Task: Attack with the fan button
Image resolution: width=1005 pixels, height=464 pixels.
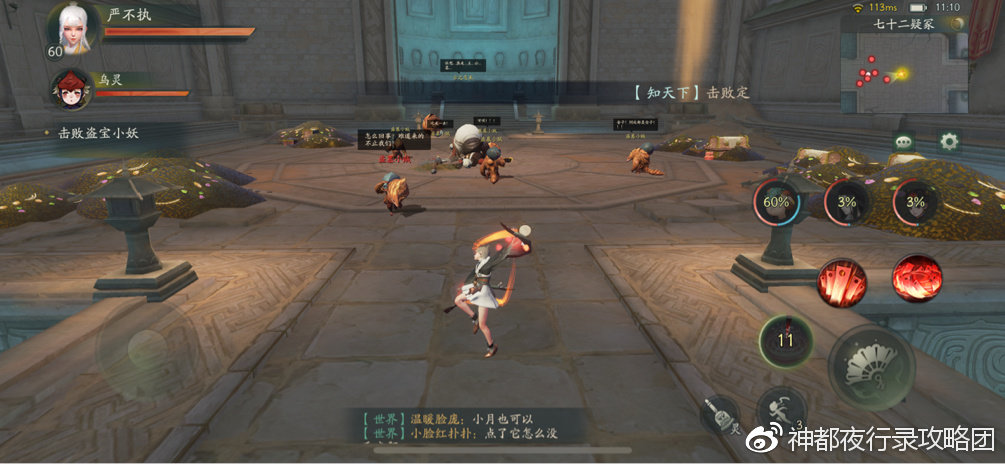Action: 871,368
